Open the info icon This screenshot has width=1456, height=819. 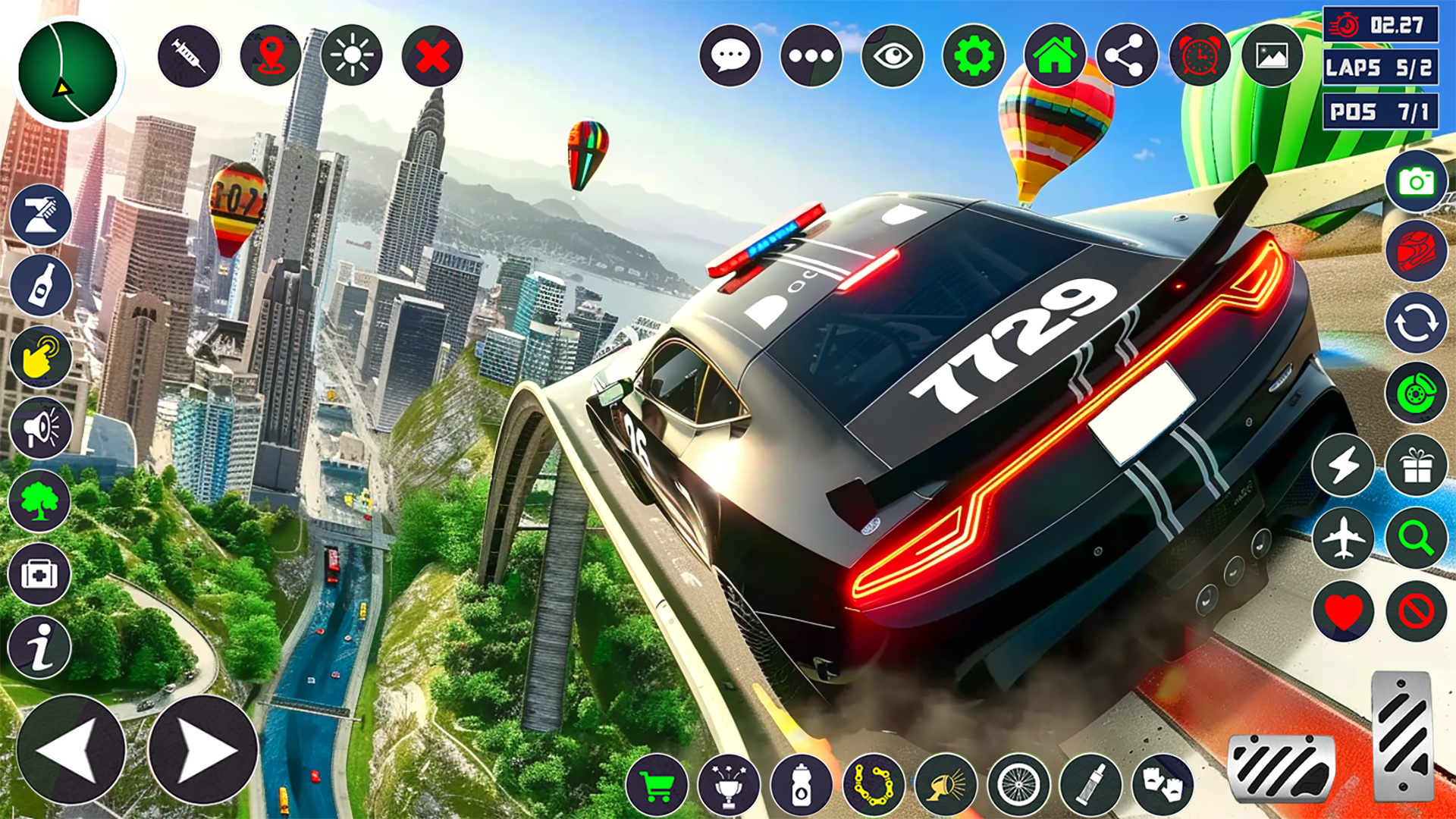(x=40, y=647)
